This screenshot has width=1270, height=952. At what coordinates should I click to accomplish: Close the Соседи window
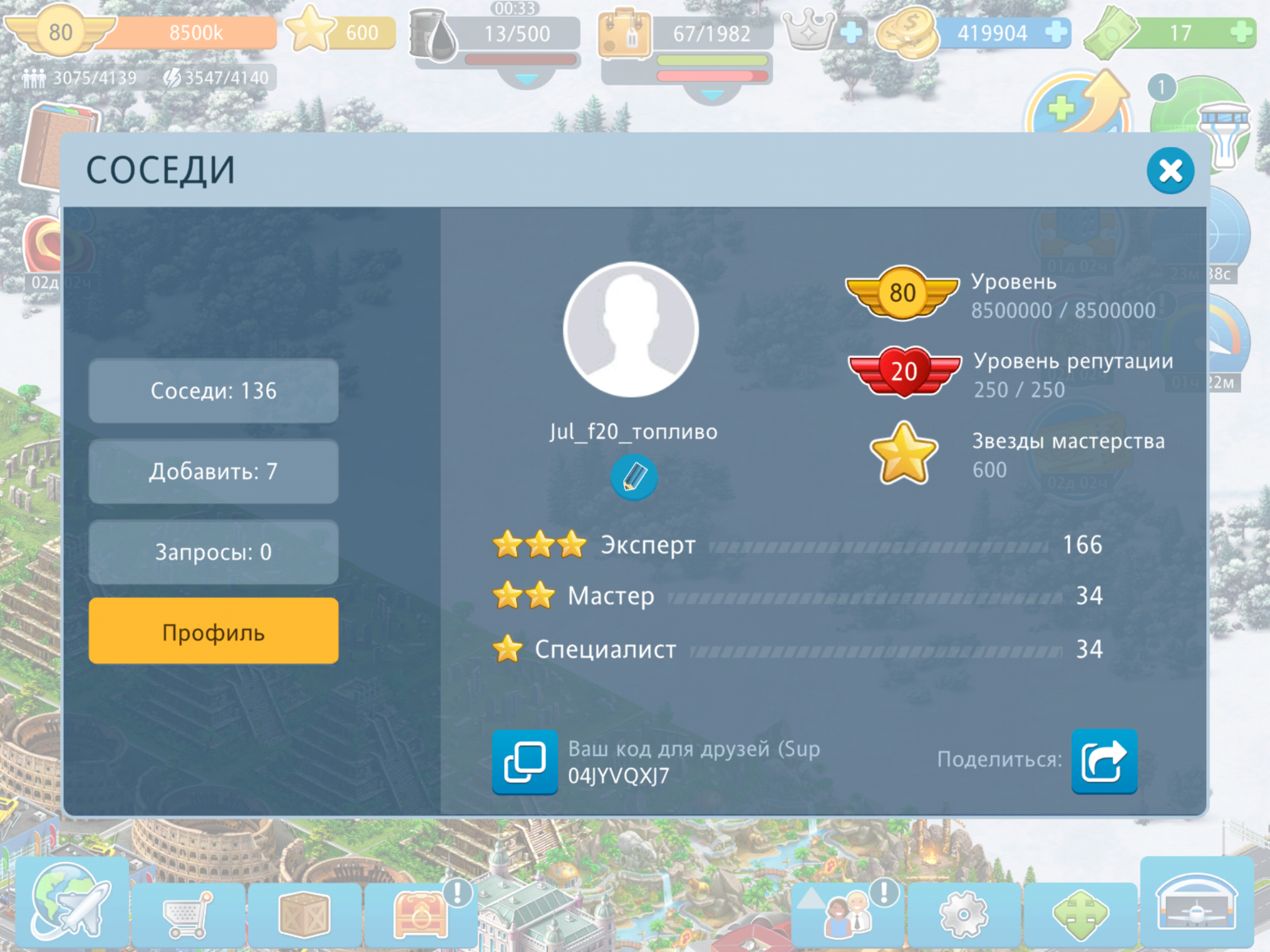point(1170,170)
